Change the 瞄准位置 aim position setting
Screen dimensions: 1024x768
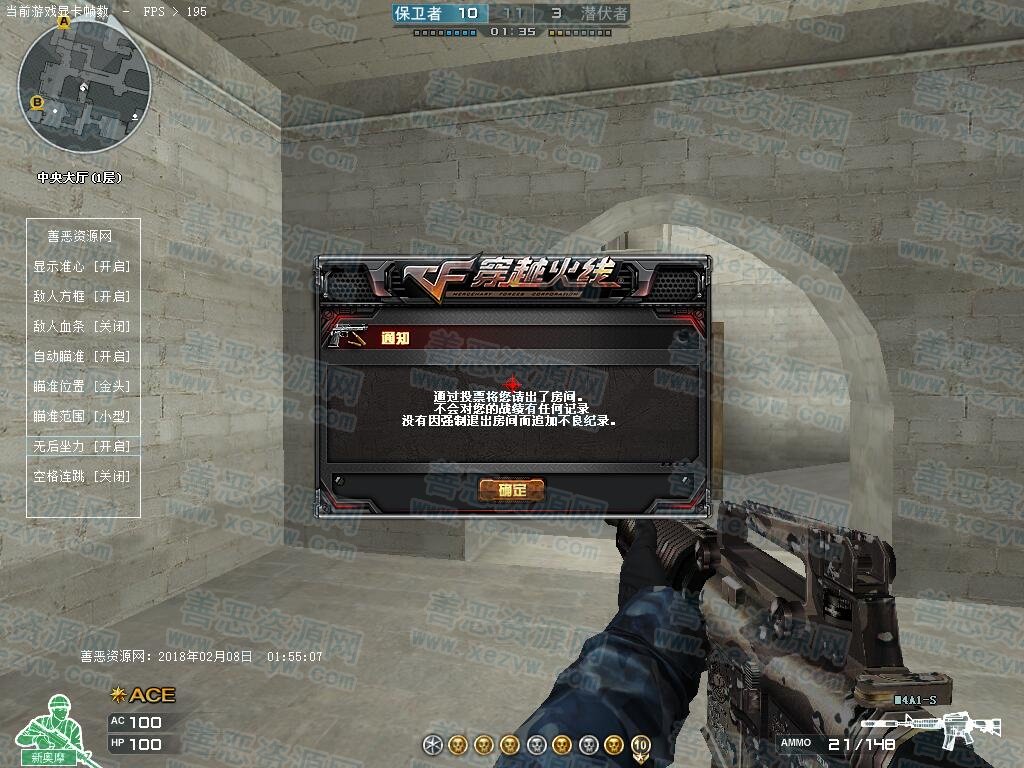coord(82,387)
